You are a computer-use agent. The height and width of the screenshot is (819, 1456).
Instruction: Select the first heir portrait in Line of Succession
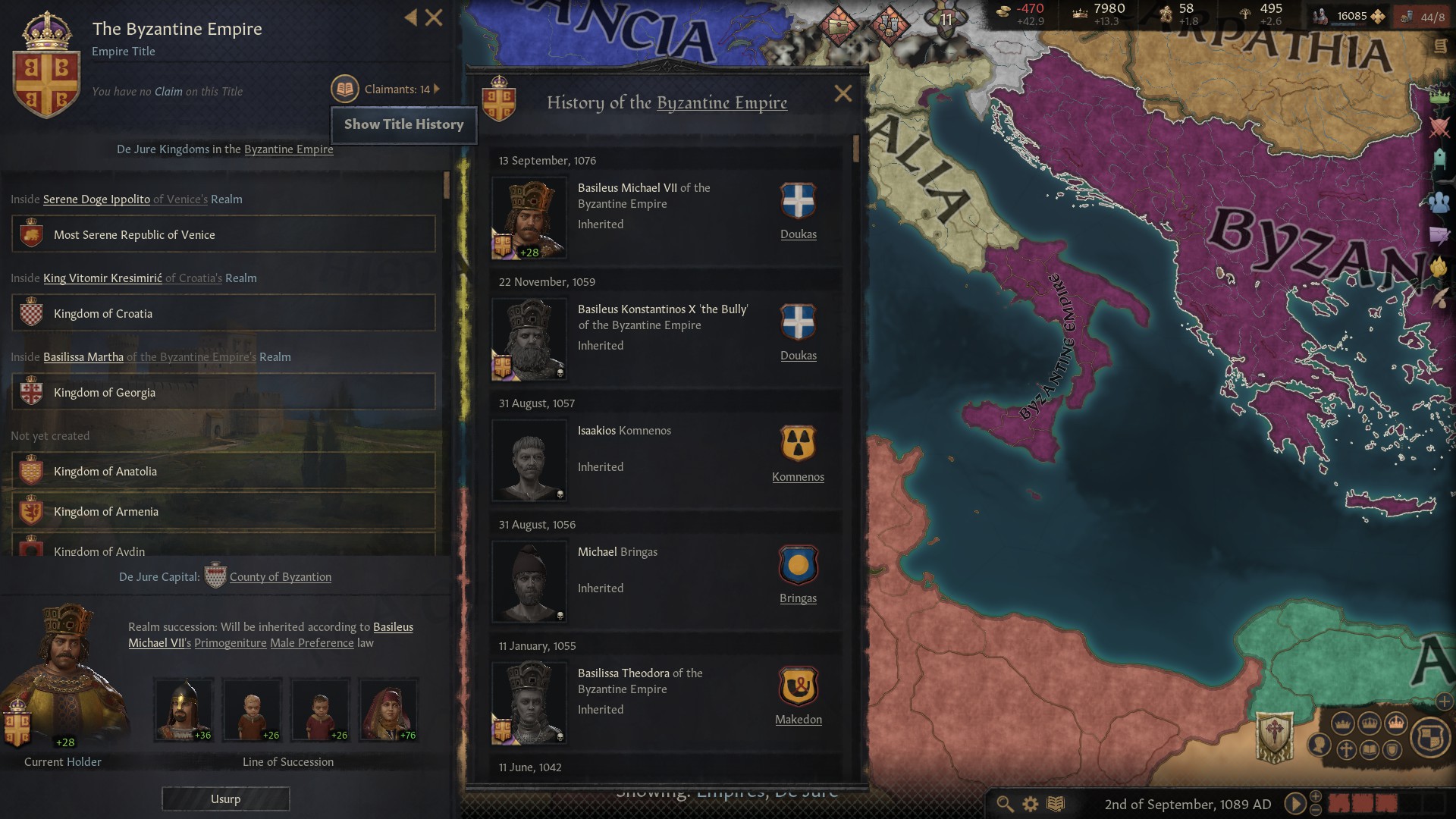pos(183,709)
